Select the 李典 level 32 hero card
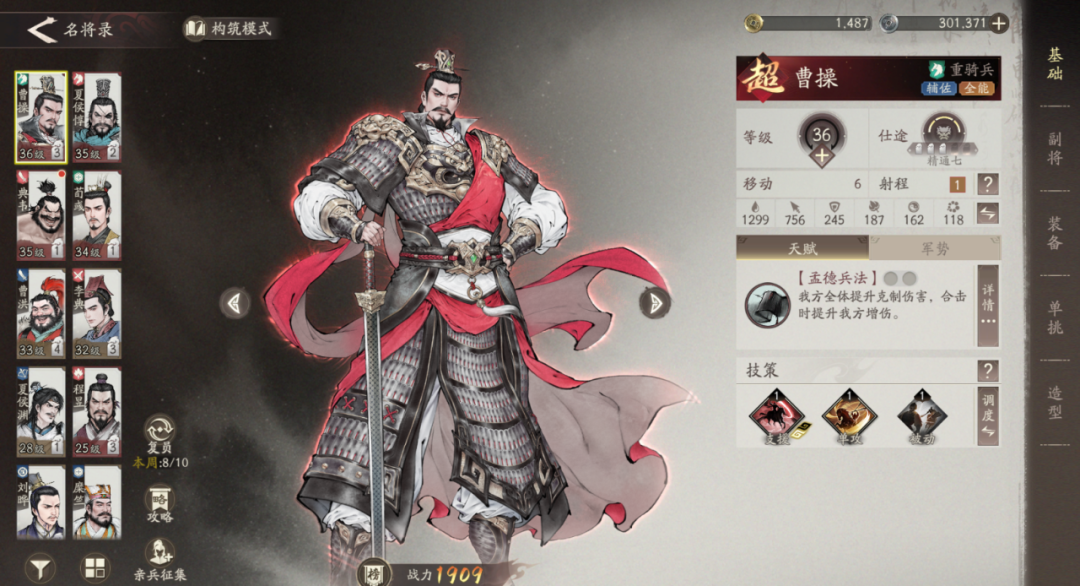The width and height of the screenshot is (1080, 586). [97, 313]
